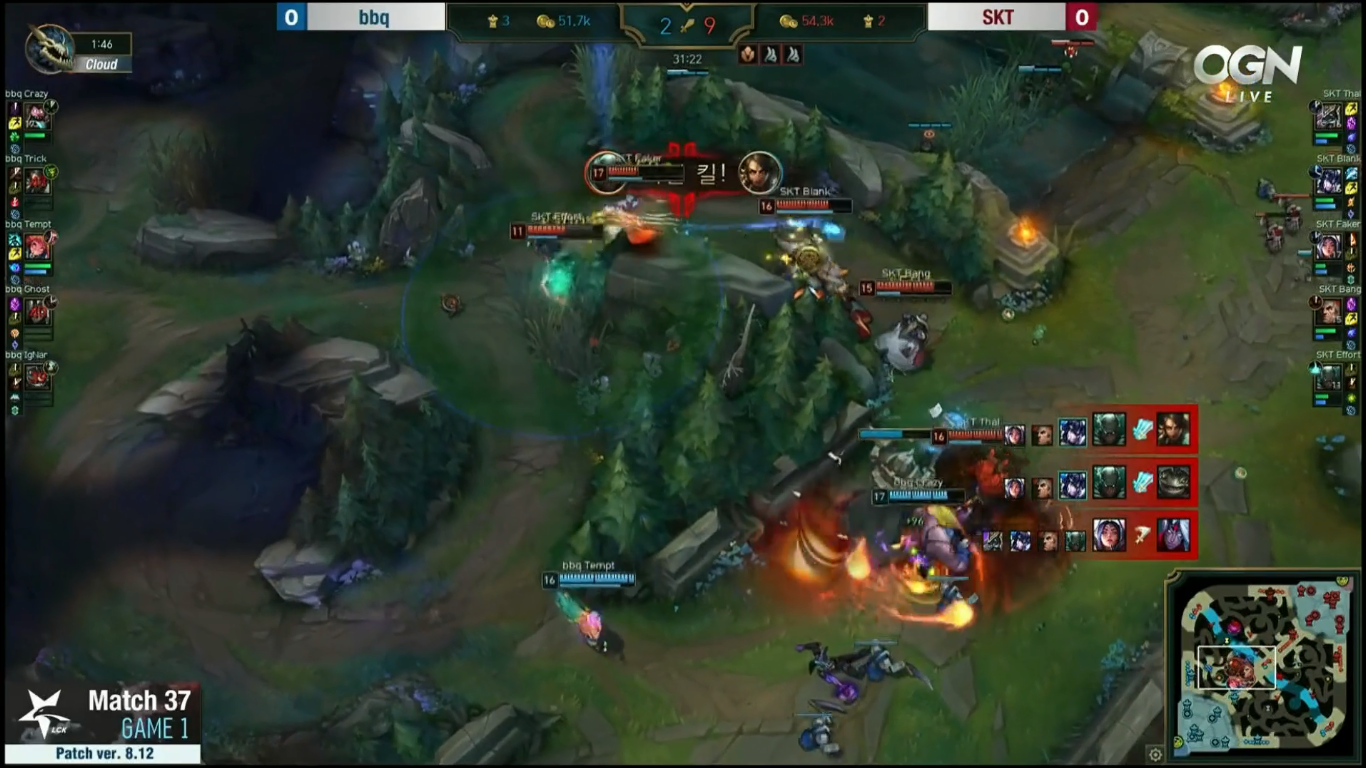
Task: Select bbq IgNar's champion portrait
Action: coord(37,376)
